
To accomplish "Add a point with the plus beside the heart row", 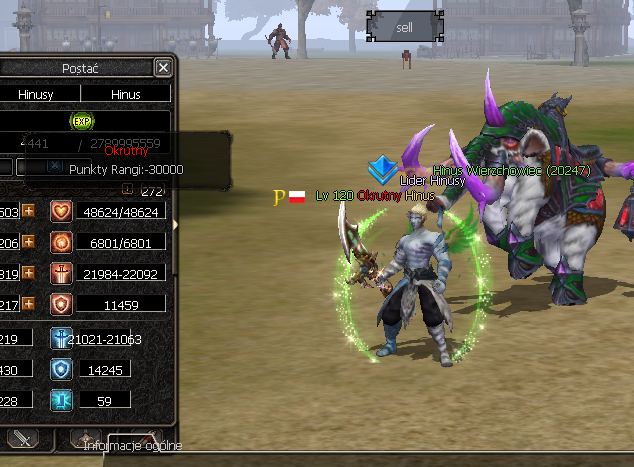I will tap(29, 211).
